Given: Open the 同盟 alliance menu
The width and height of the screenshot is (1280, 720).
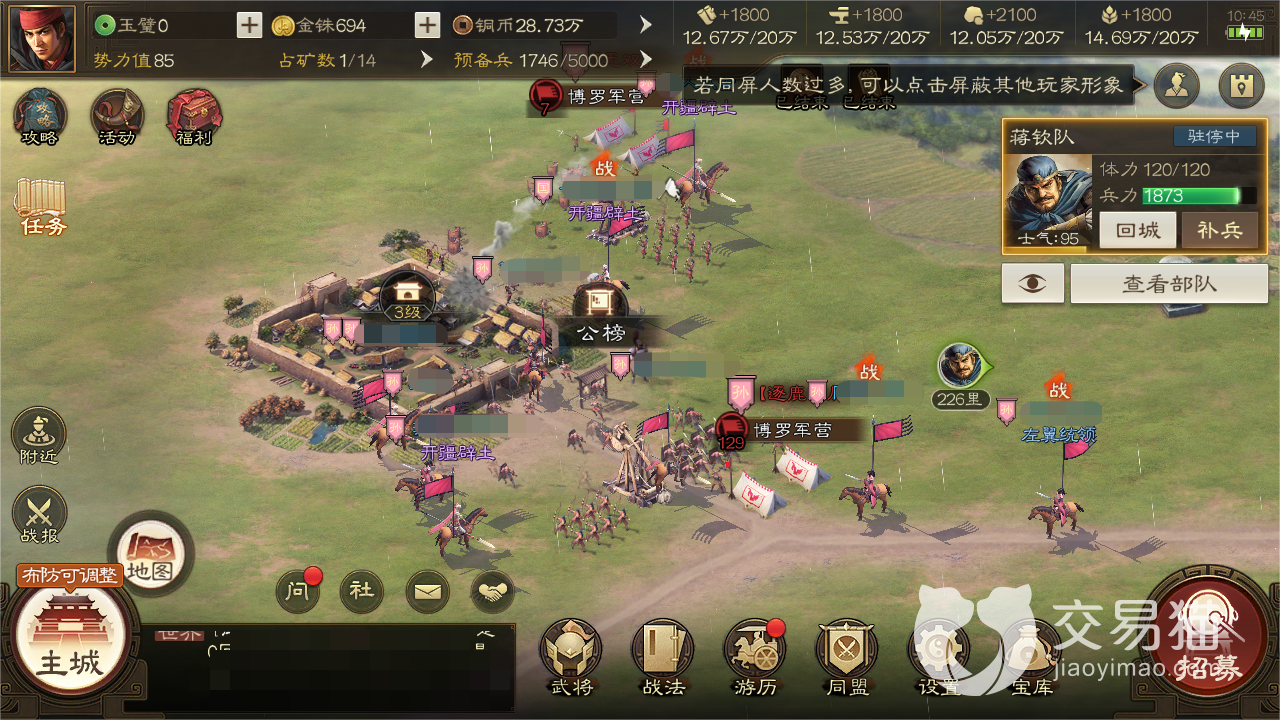Looking at the screenshot, I should (x=847, y=655).
